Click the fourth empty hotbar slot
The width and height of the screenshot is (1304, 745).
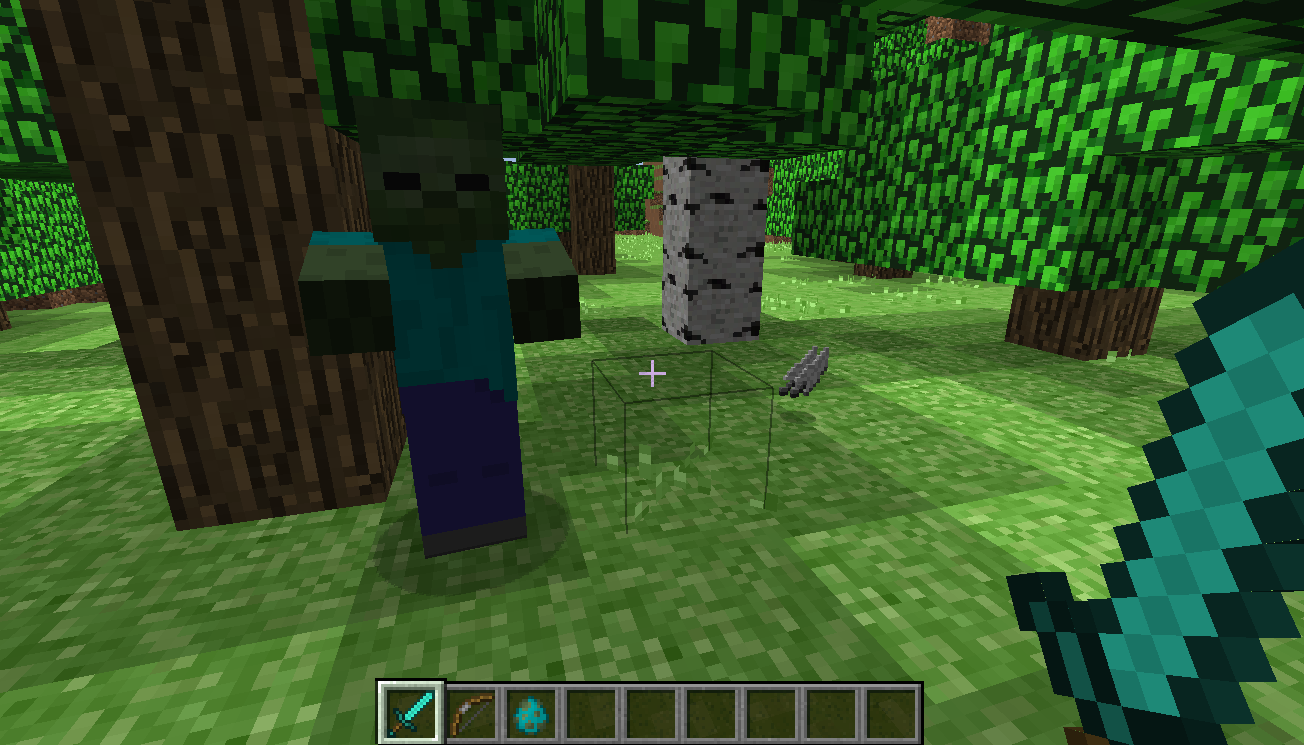click(592, 712)
